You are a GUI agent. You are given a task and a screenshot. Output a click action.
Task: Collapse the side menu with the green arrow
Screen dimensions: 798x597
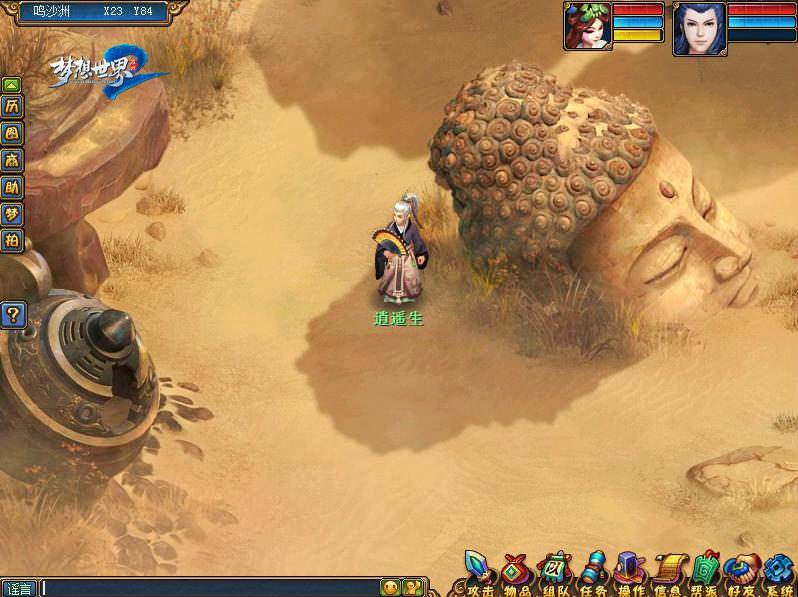[x=12, y=85]
